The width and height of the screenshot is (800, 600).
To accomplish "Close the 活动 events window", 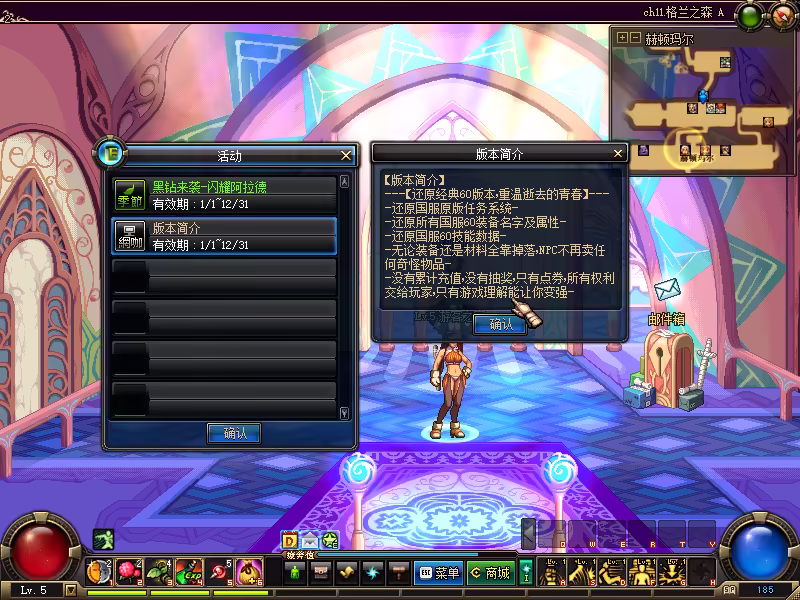I will [x=346, y=155].
